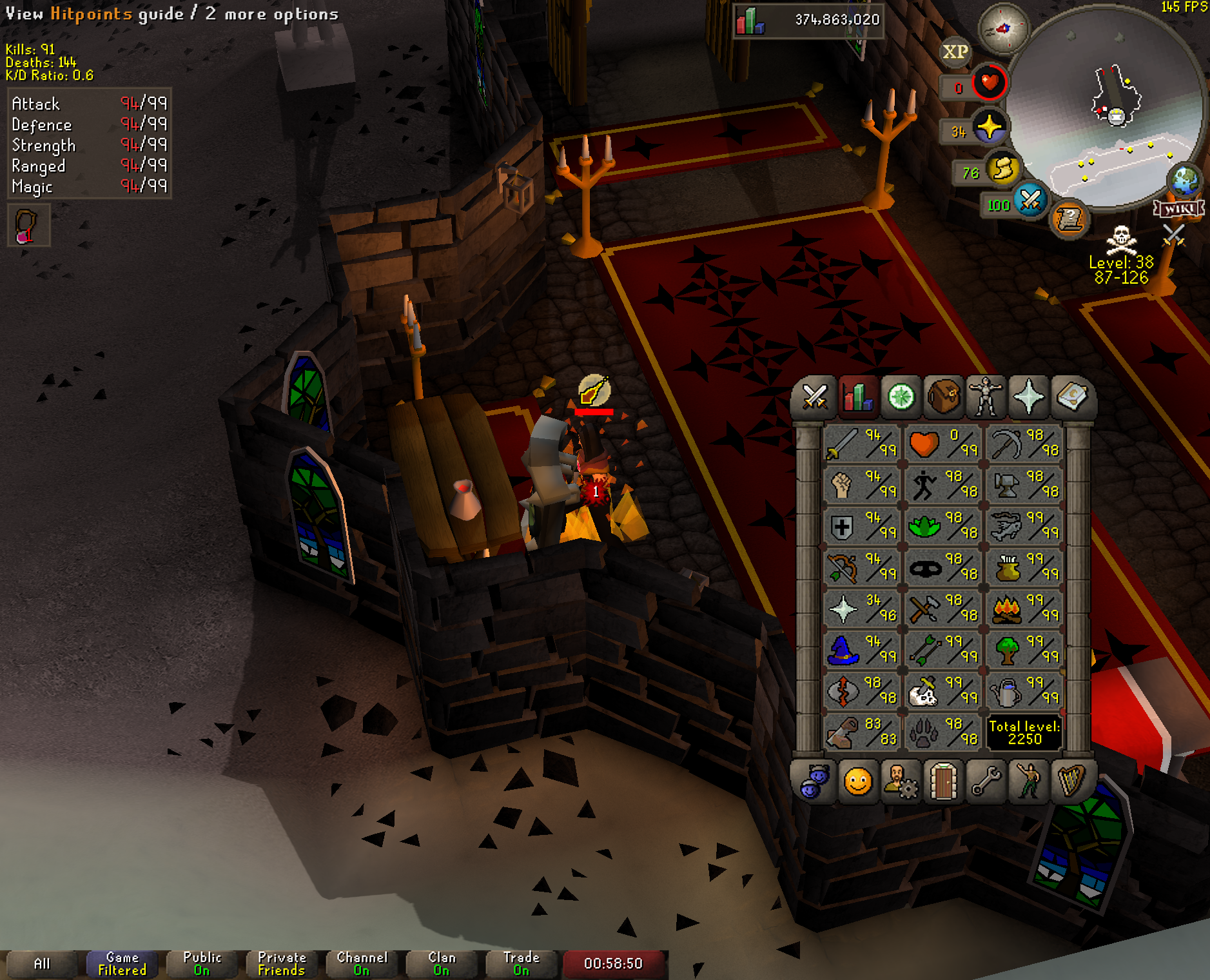Select the Hitpoints skill in the panel
Viewport: 1210px width, 980px height.
coord(942,444)
